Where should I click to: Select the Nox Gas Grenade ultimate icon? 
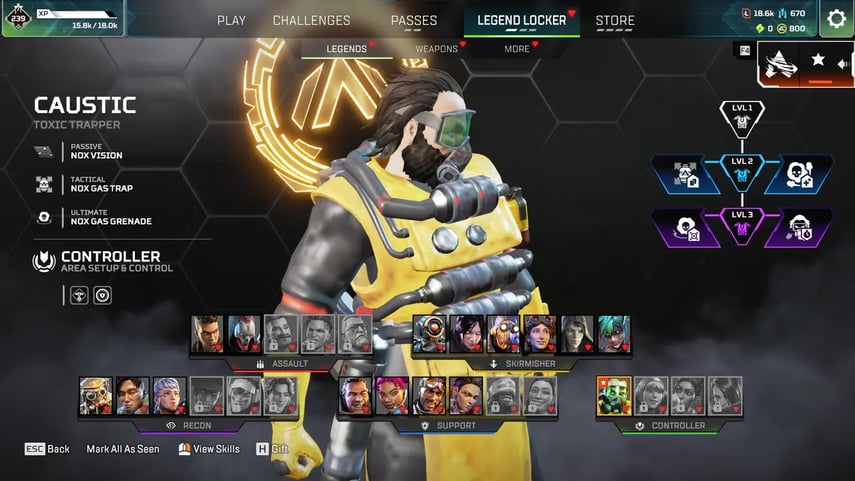[44, 217]
